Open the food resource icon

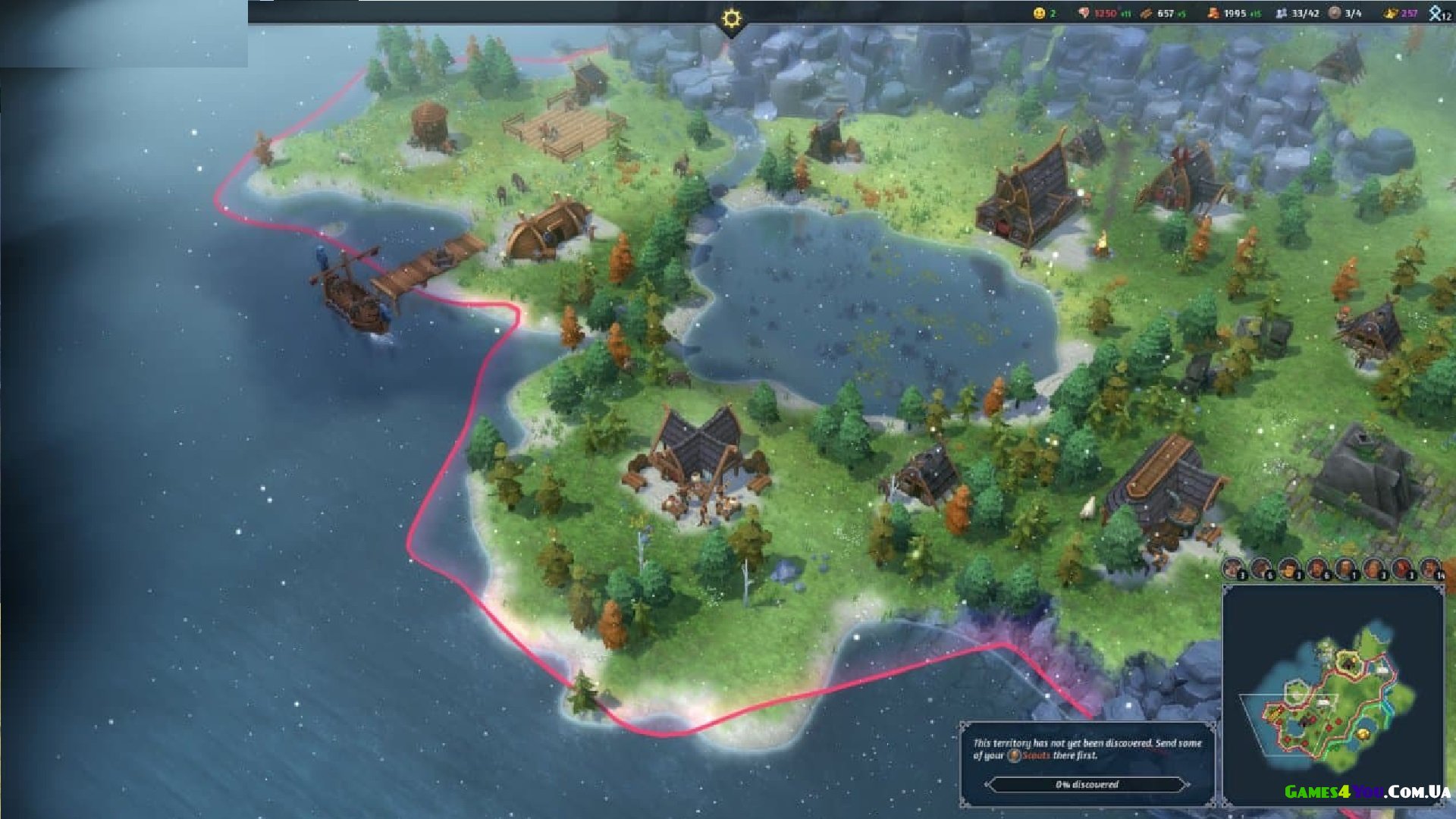point(1084,13)
